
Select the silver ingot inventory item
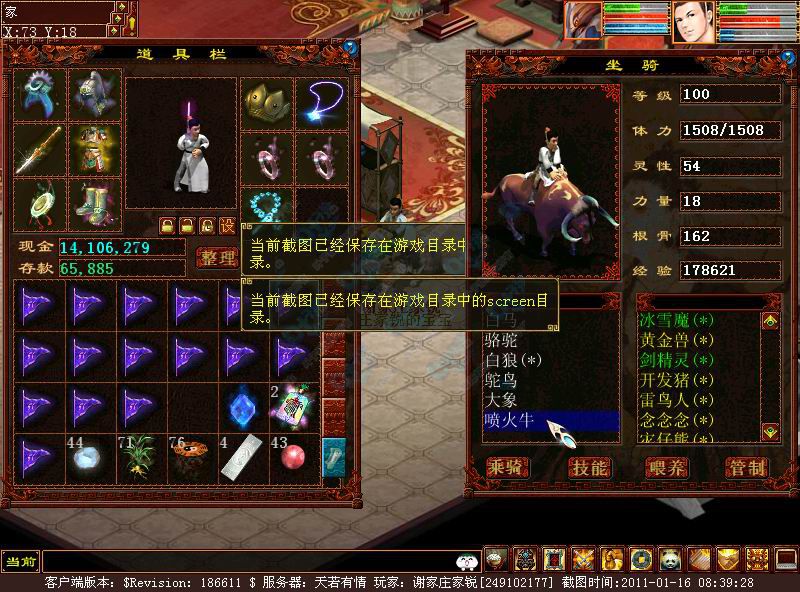click(x=243, y=458)
